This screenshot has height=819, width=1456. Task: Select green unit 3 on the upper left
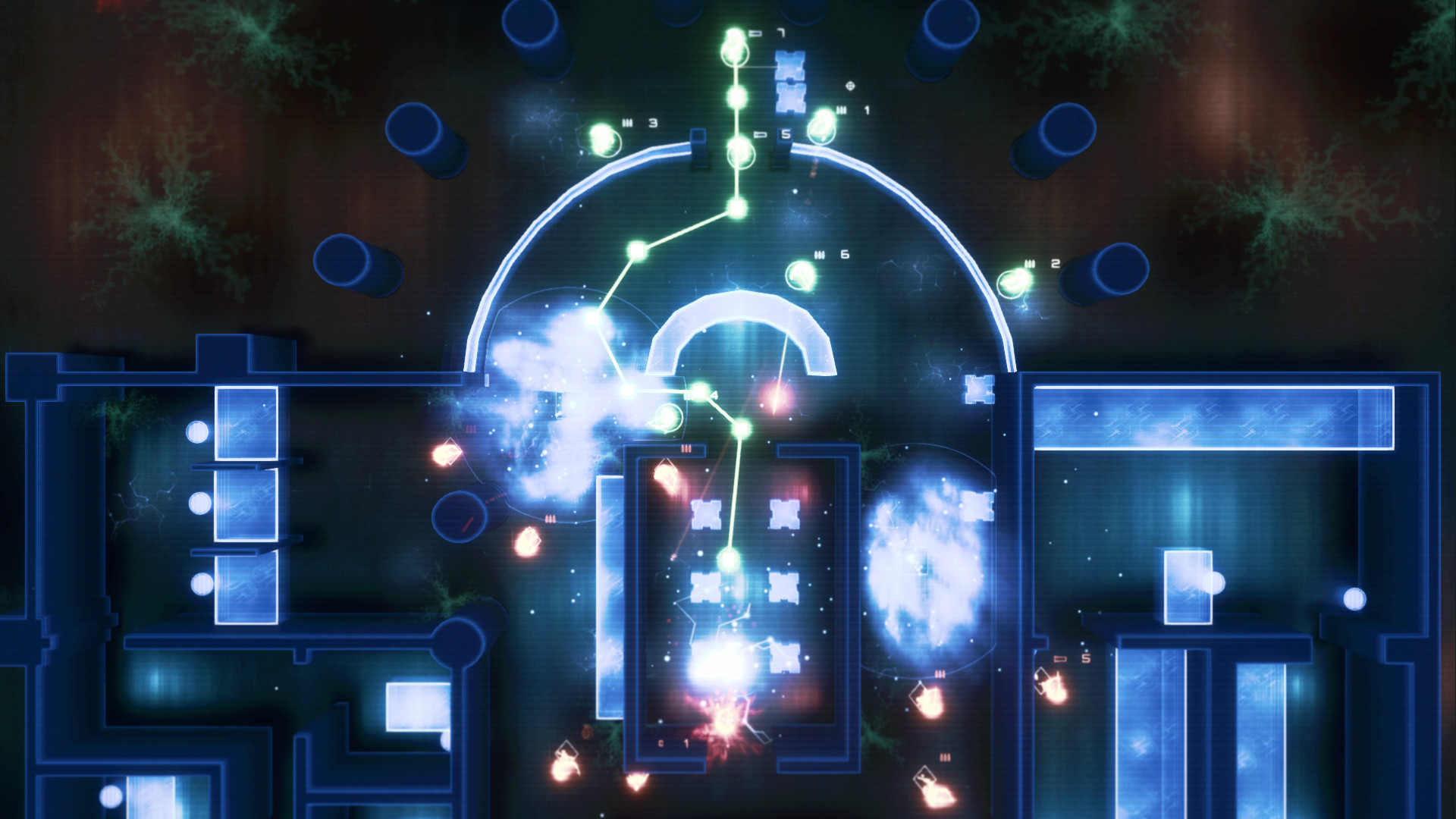(604, 140)
